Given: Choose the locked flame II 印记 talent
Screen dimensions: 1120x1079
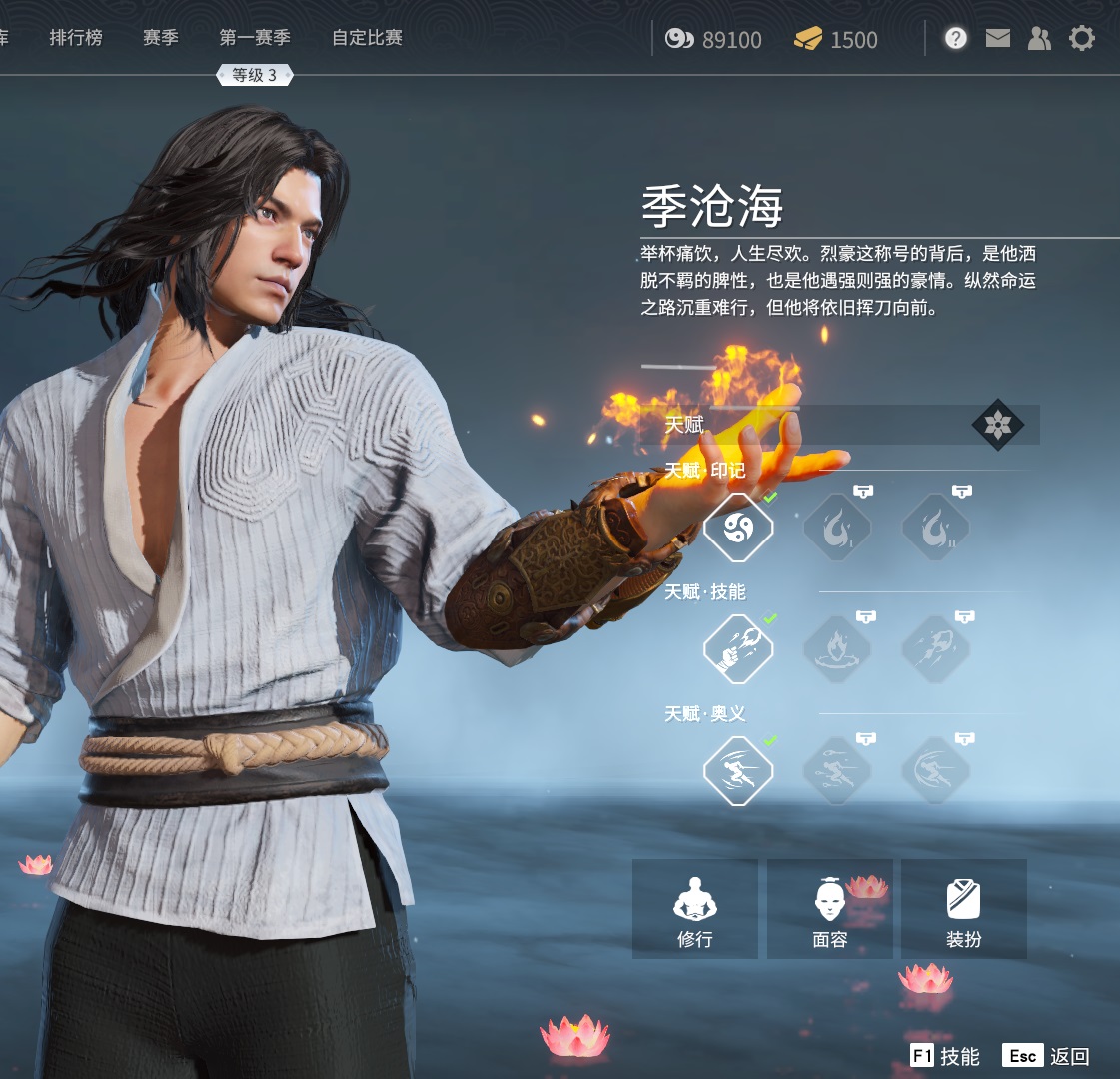Looking at the screenshot, I should point(935,528).
